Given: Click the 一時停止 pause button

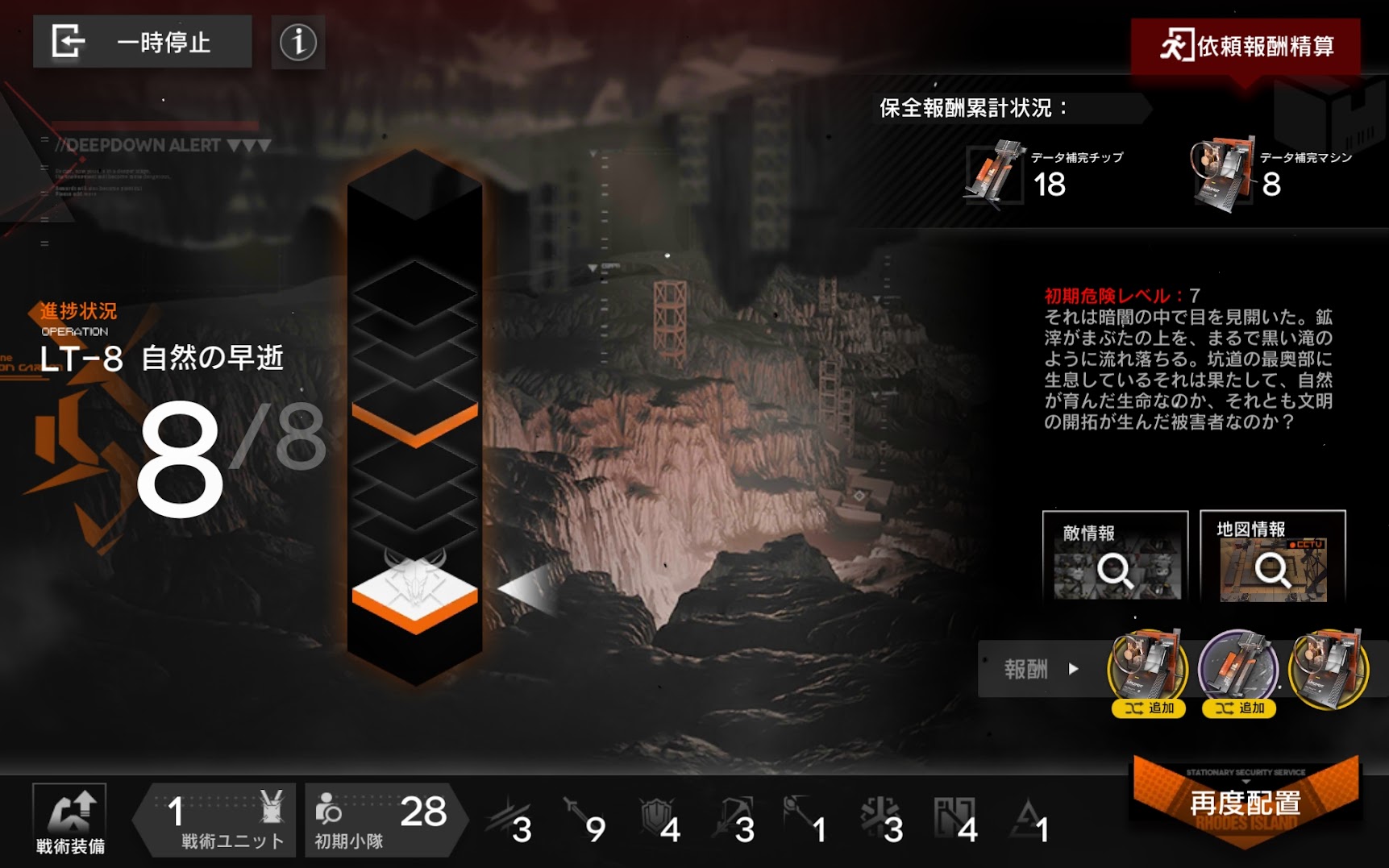Looking at the screenshot, I should (142, 42).
